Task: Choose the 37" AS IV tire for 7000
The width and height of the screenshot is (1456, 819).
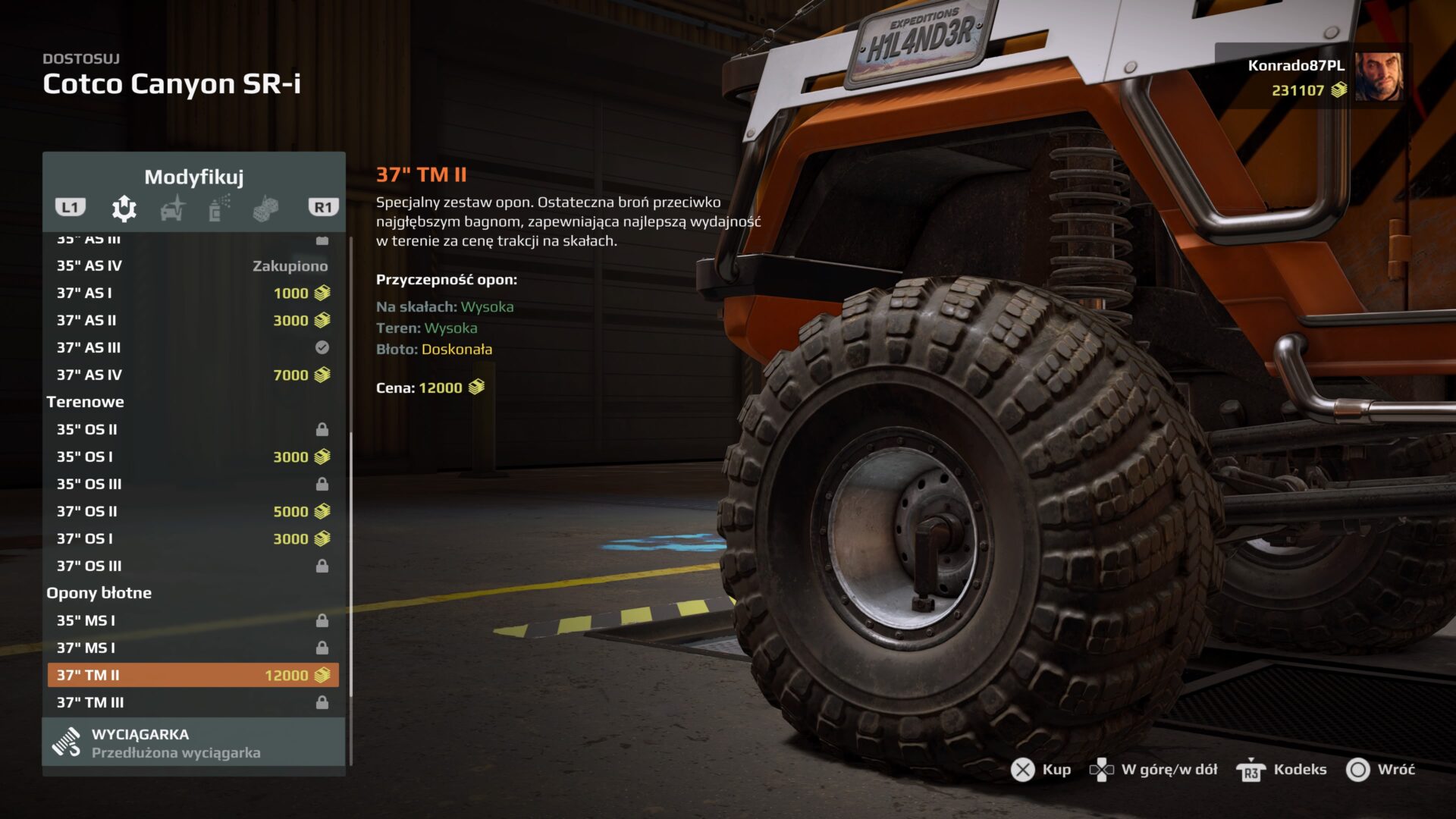Action: pos(193,375)
